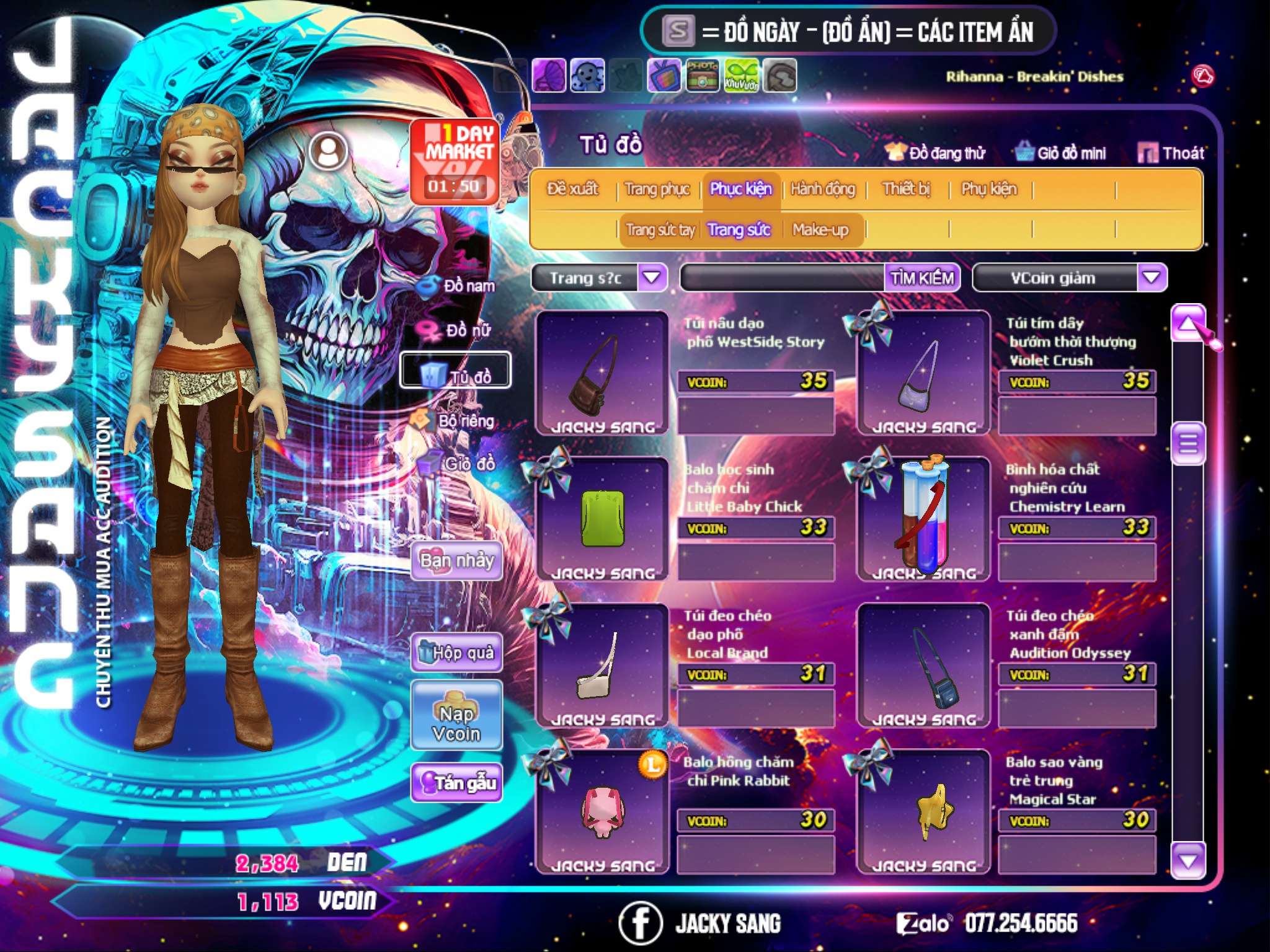Open the Make-up subcategory
Viewport: 1270px width, 952px height.
pyautogui.click(x=820, y=230)
